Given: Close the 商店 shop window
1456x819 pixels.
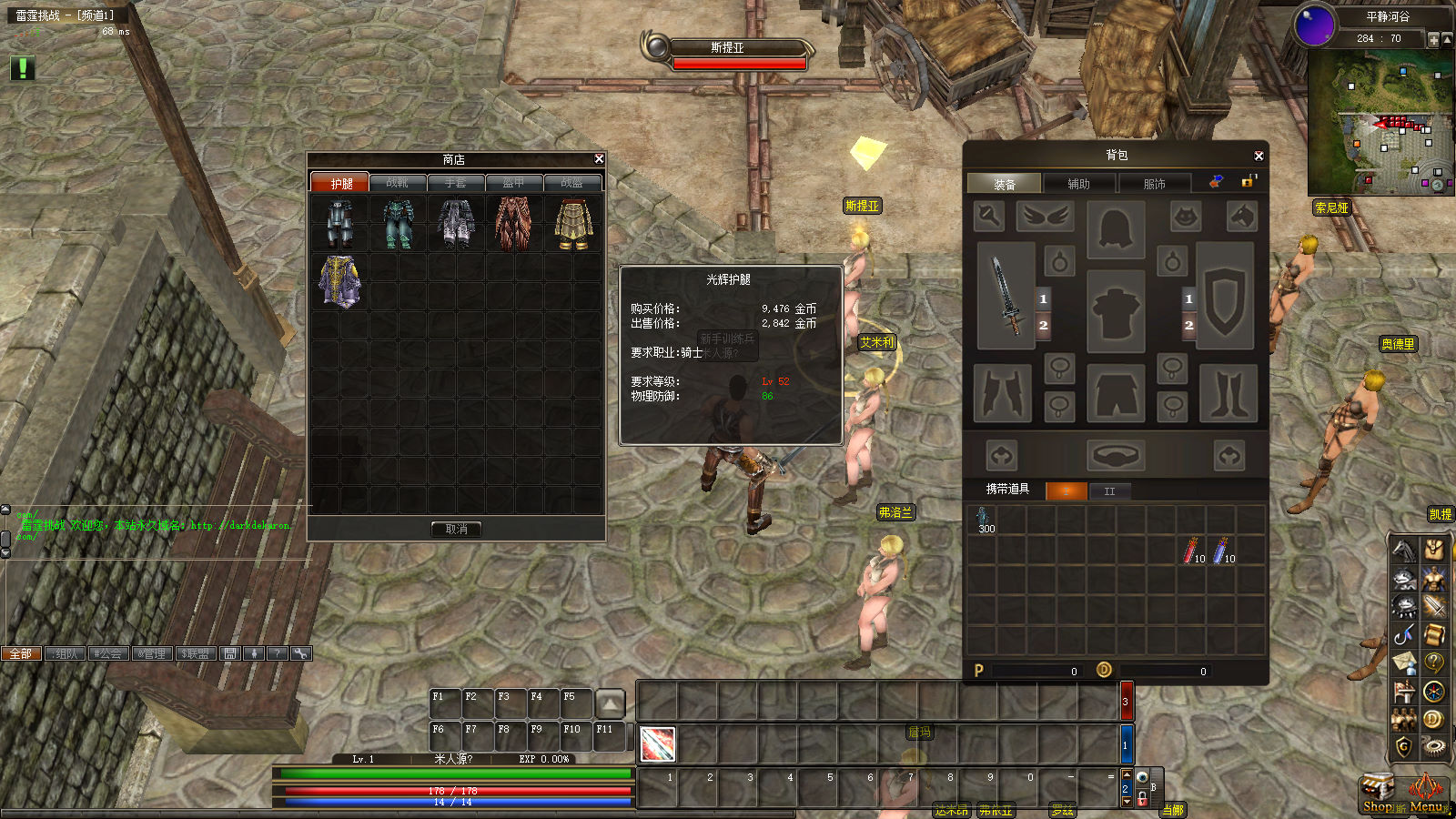Looking at the screenshot, I should 599,159.
